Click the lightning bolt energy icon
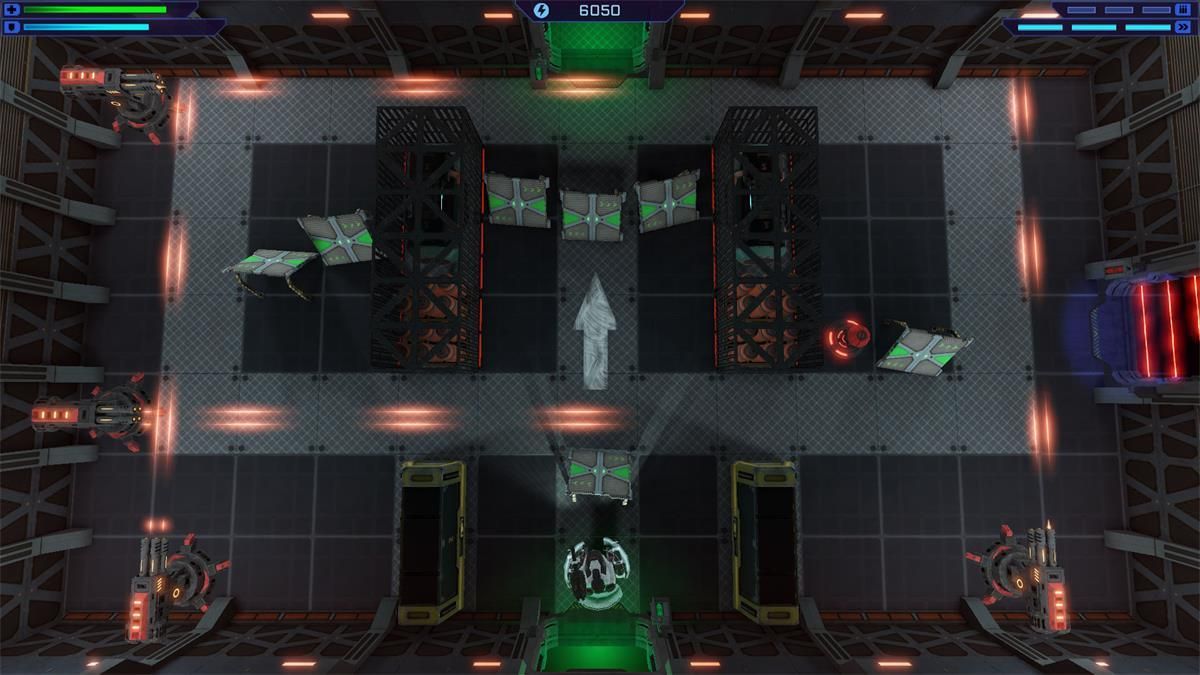Screen dimensions: 1200x675 click(x=542, y=11)
